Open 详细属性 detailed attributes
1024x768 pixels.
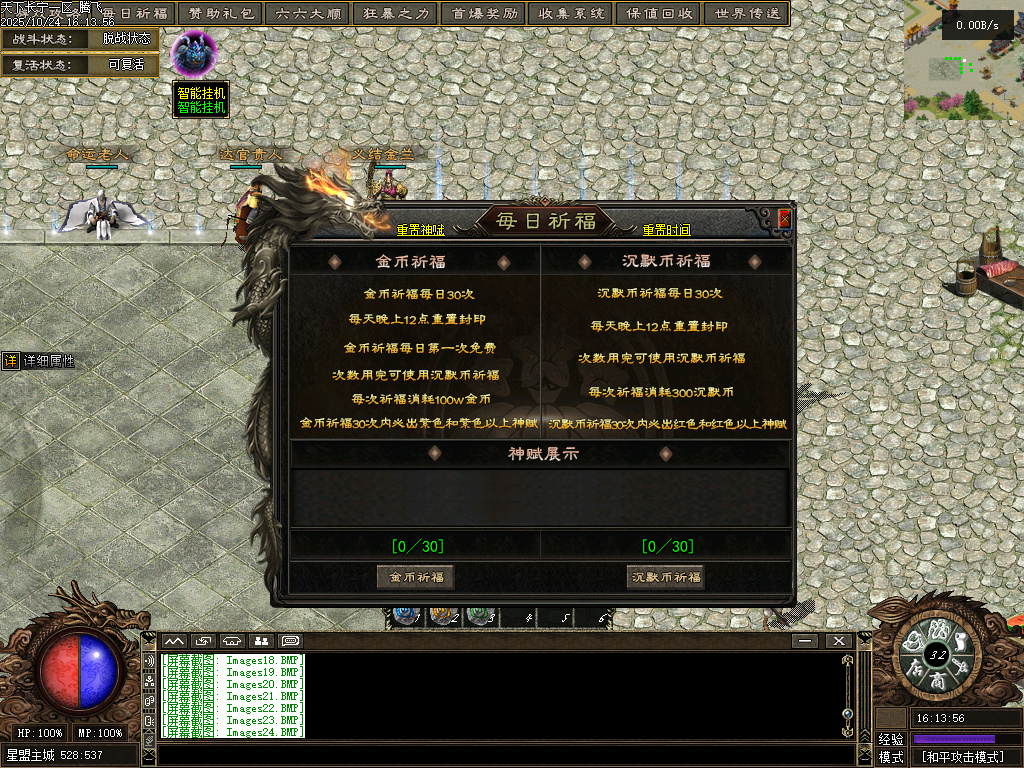point(40,361)
